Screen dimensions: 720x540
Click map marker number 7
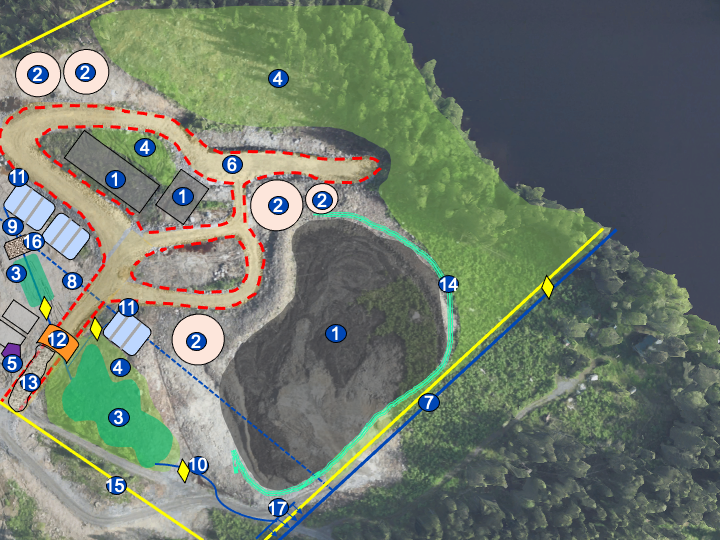pos(430,403)
